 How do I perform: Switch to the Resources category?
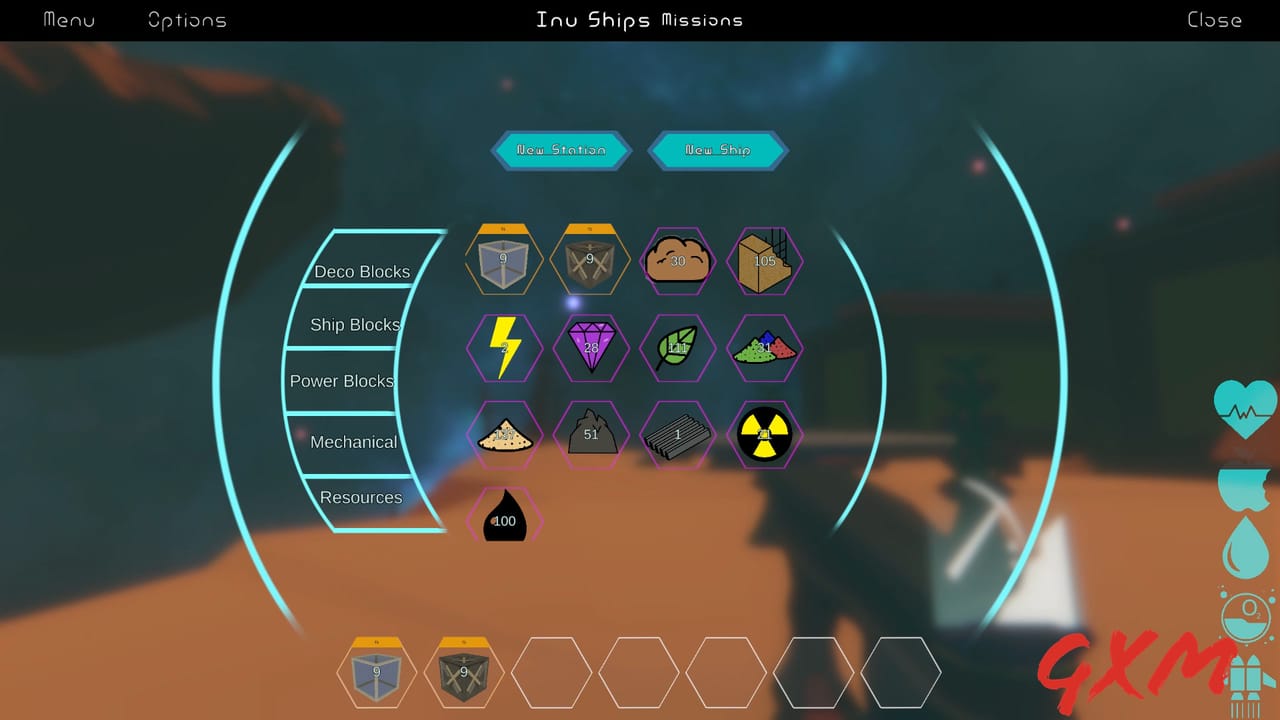click(360, 497)
